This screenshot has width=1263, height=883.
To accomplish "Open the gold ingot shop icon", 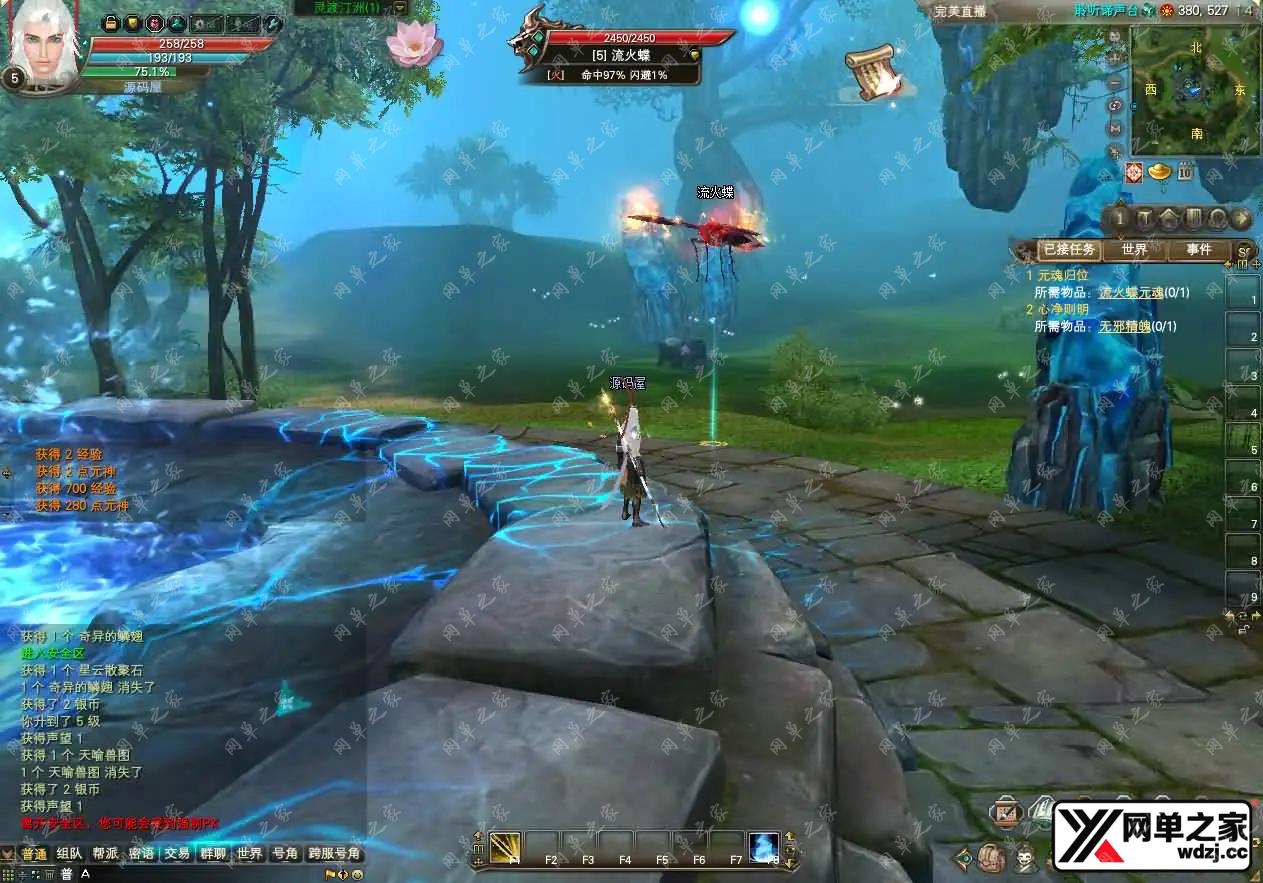I will [1160, 171].
